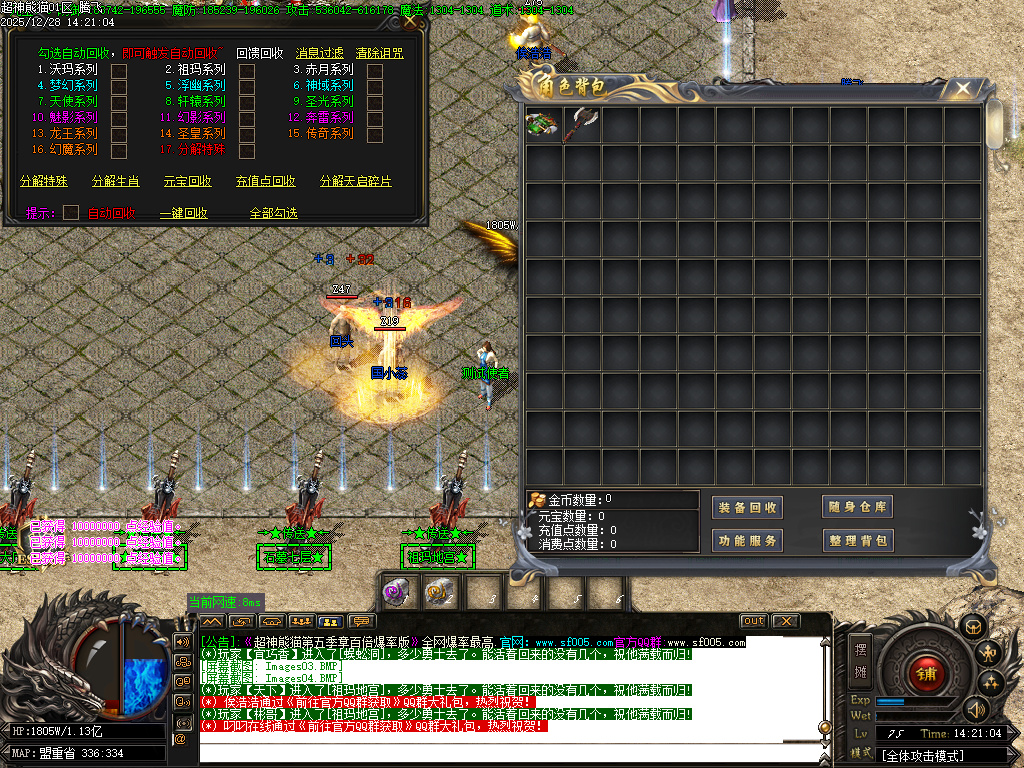Toggle the 自动回收 auto-recycle checkbox
The width and height of the screenshot is (1024, 768).
tap(71, 213)
